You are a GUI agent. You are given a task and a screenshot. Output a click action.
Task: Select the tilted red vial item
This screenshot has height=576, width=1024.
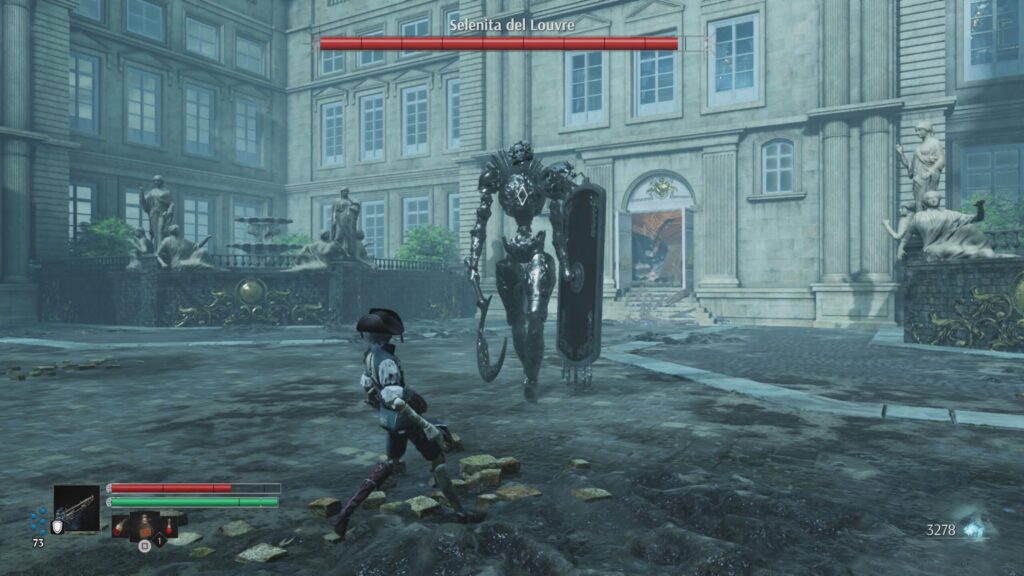tap(122, 527)
